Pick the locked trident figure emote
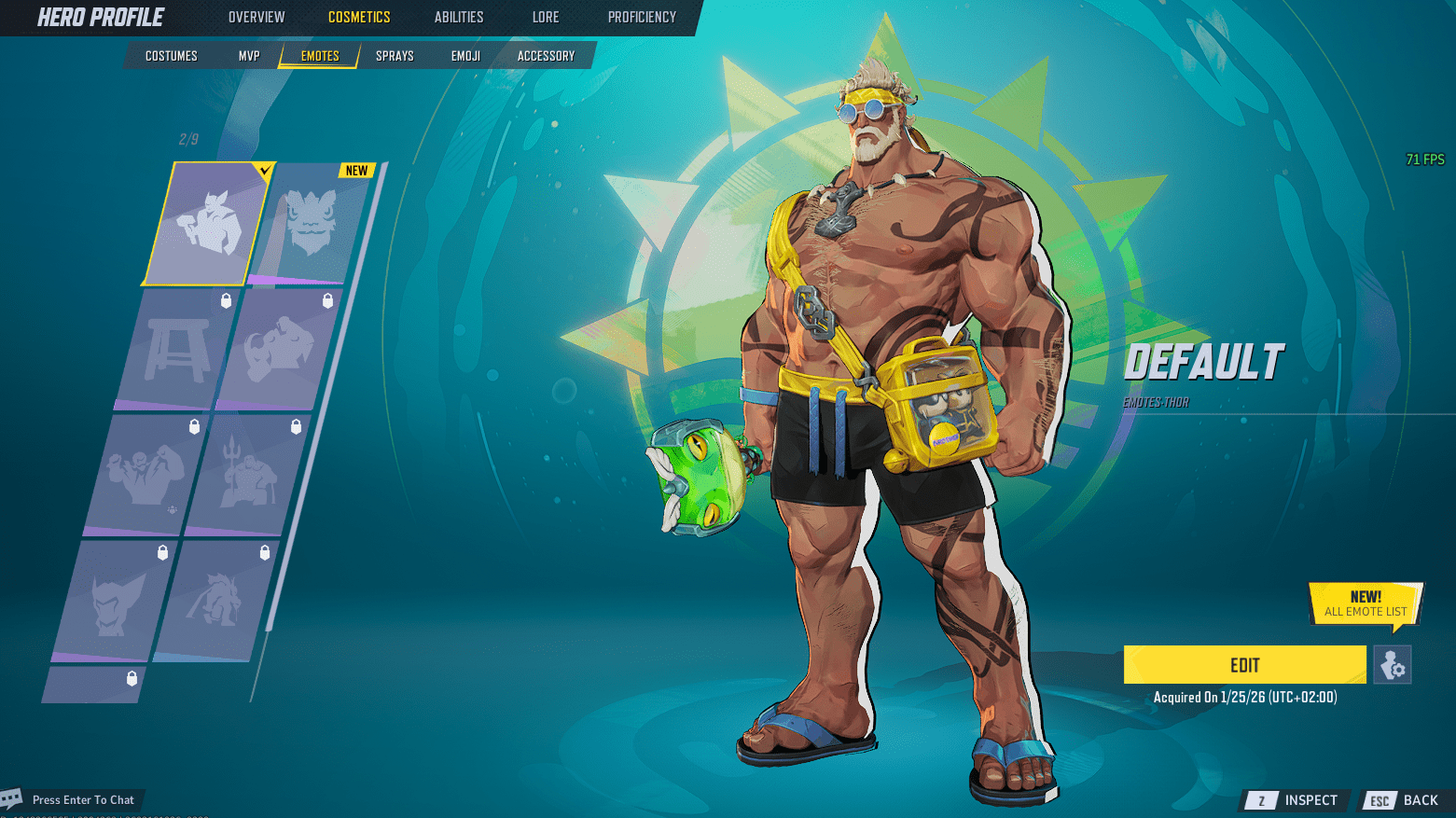Viewport: 1456px width, 818px height. [247, 475]
